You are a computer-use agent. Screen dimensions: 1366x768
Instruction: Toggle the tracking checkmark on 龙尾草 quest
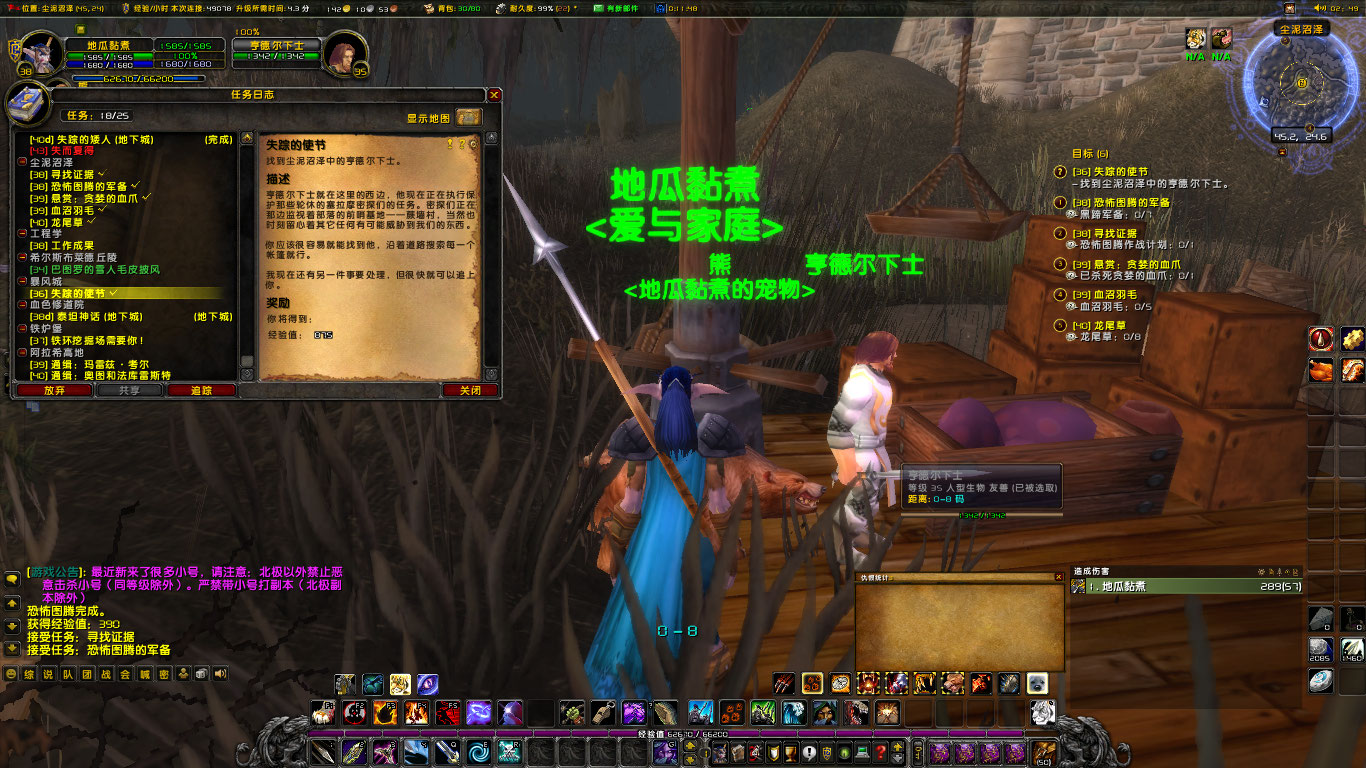(x=91, y=221)
